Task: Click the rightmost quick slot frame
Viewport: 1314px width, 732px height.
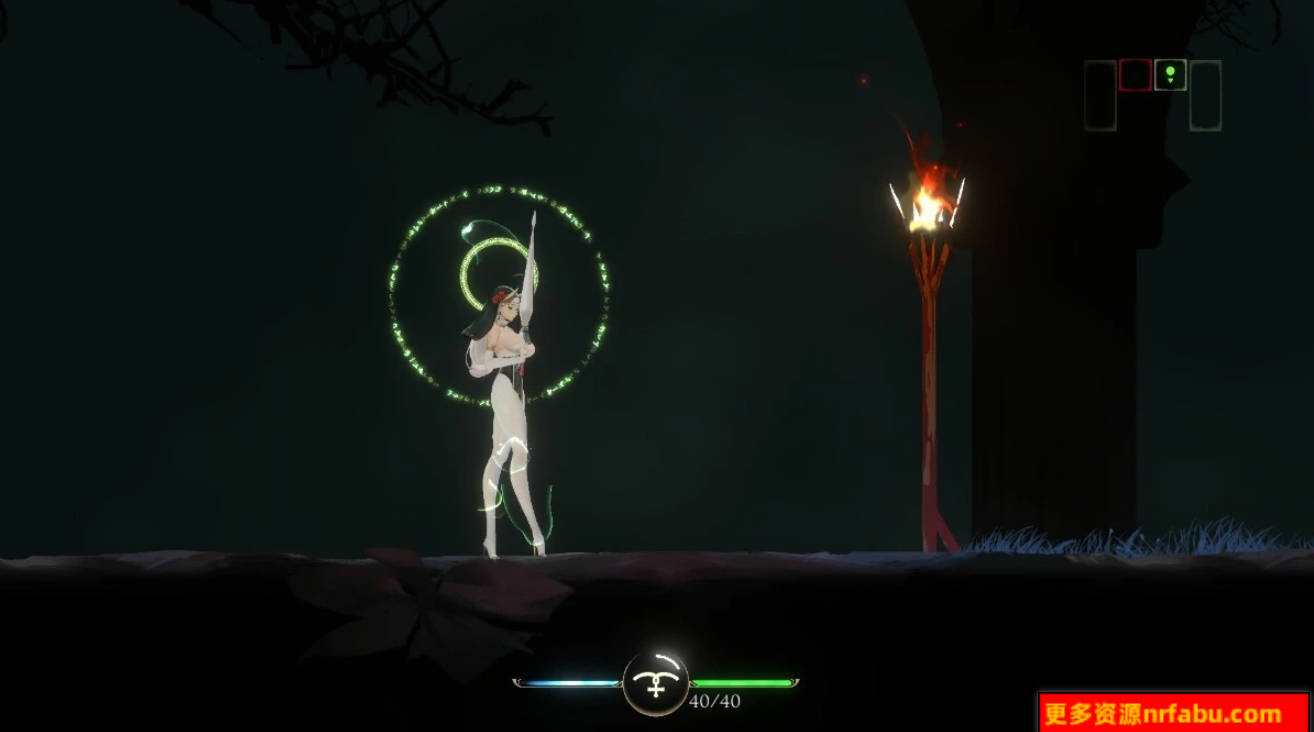Action: (1207, 93)
